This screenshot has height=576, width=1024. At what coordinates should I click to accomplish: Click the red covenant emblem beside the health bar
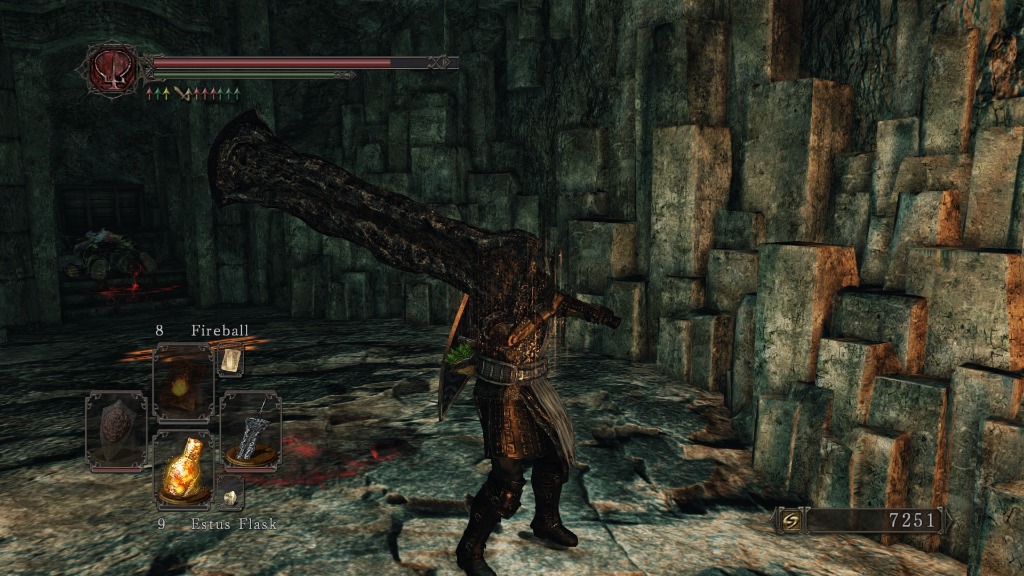pos(110,68)
